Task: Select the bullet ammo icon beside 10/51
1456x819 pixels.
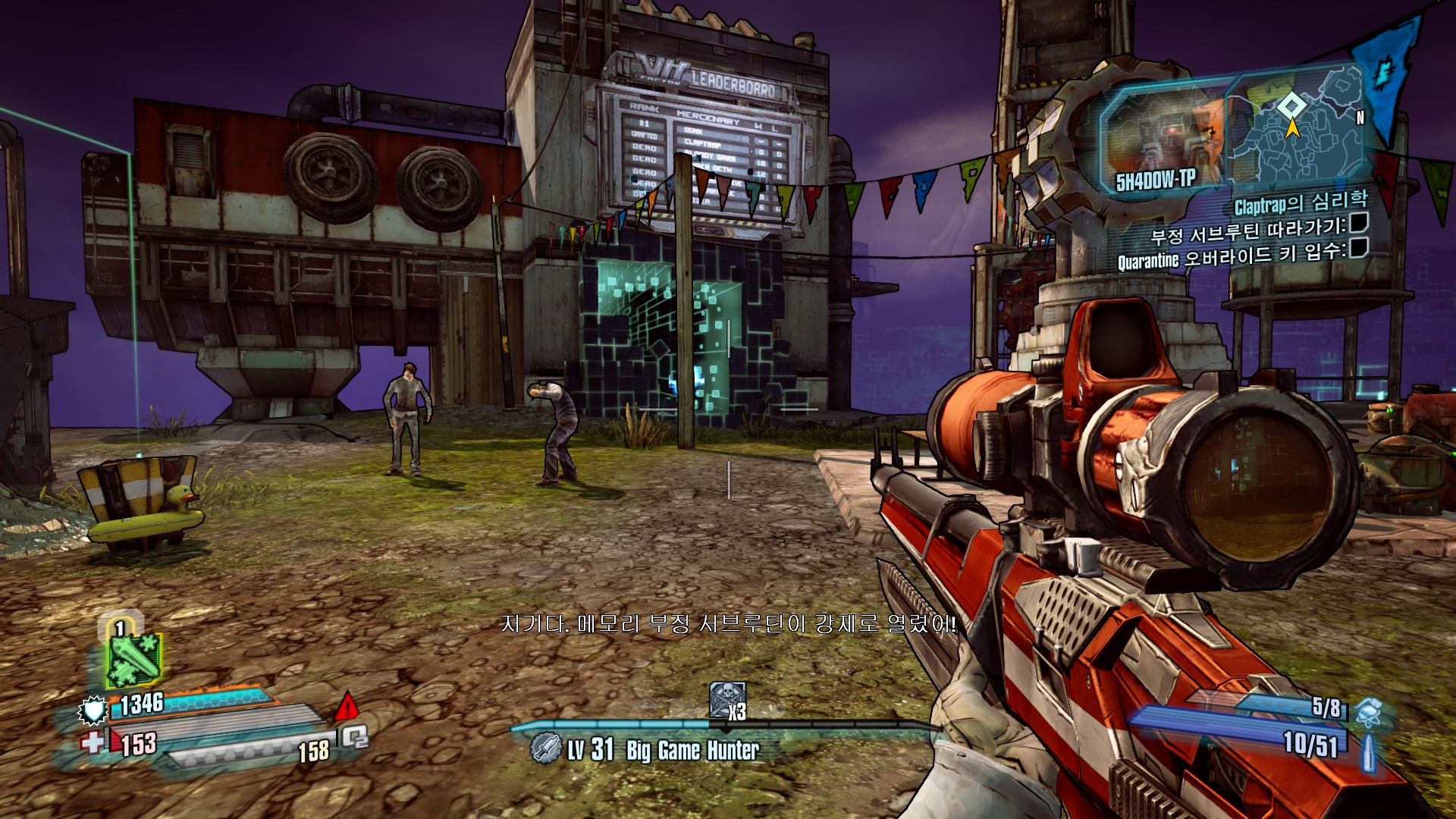Action: pyautogui.click(x=1368, y=752)
